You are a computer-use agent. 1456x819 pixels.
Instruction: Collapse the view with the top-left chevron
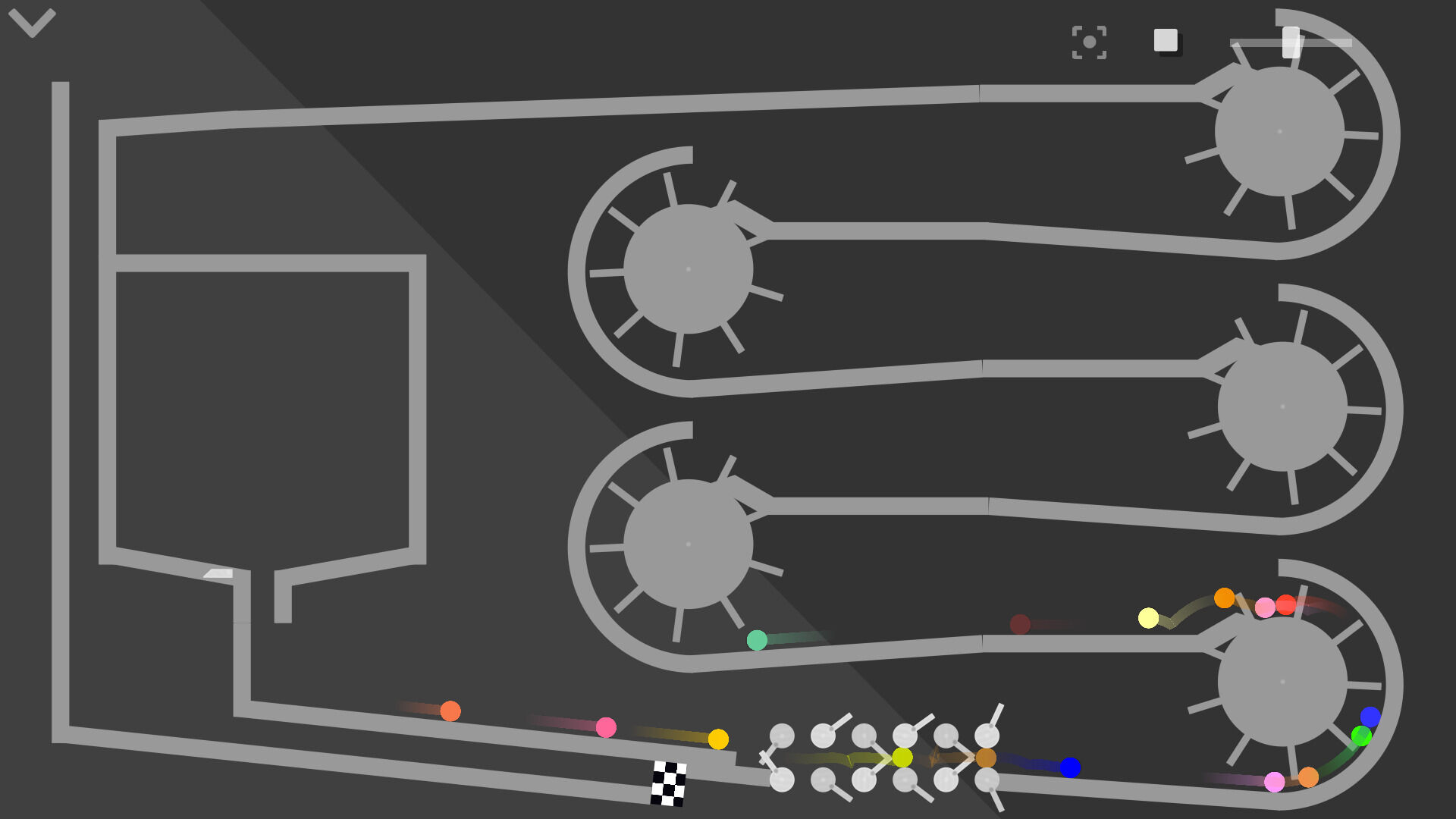point(30,23)
